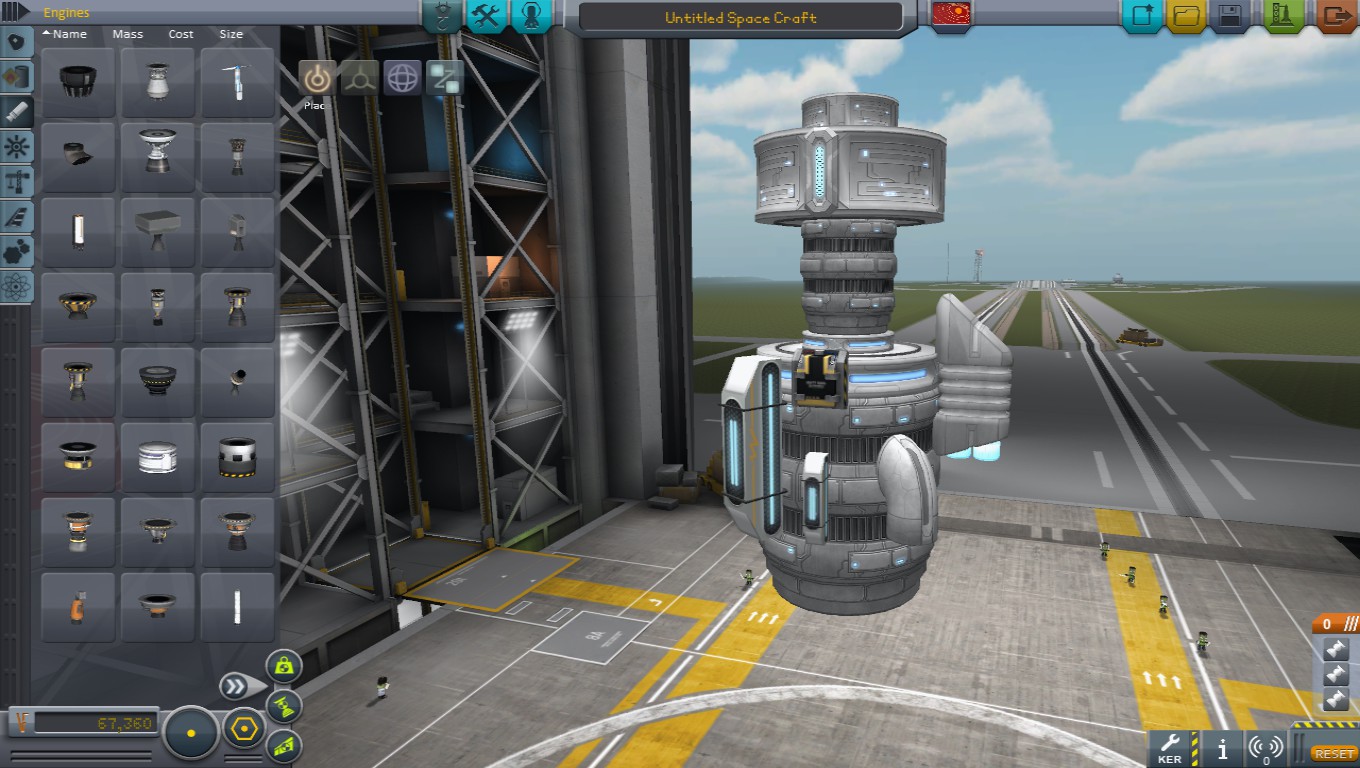The width and height of the screenshot is (1360, 768).
Task: Sort parts by Mass
Action: tap(128, 34)
